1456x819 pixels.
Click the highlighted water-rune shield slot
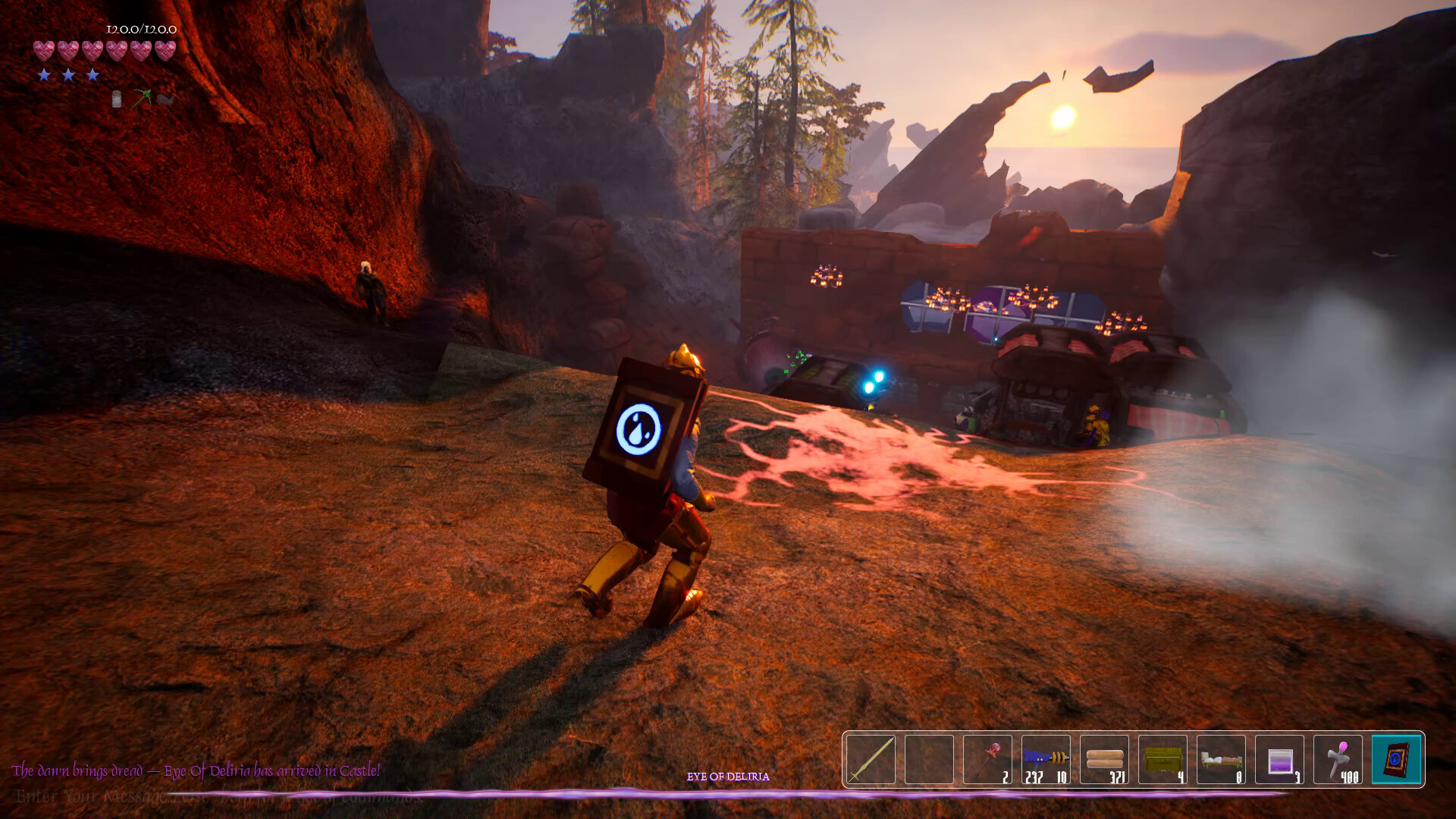pyautogui.click(x=1396, y=759)
